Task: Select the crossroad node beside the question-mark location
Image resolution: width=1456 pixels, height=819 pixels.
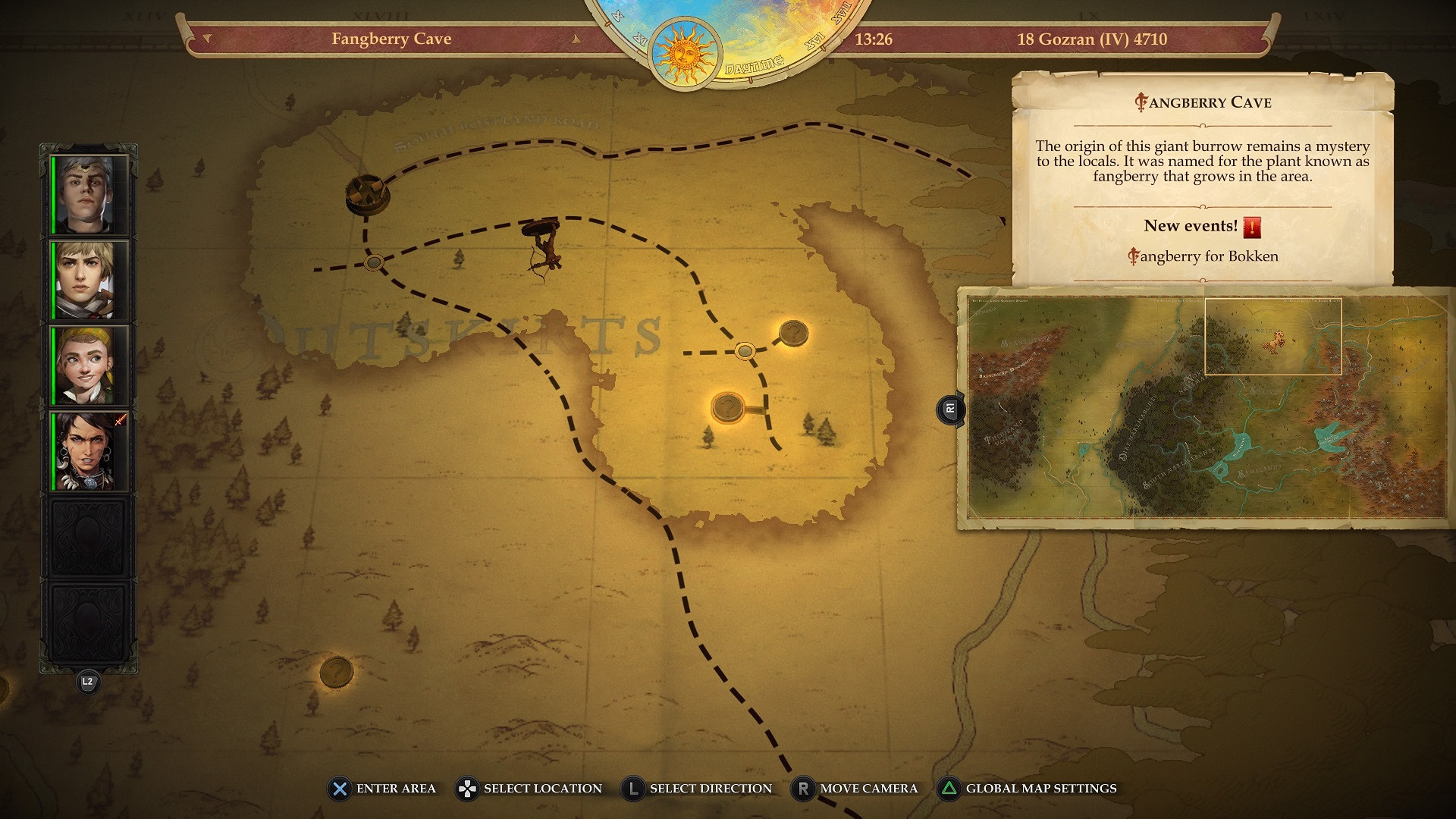Action: pyautogui.click(x=745, y=351)
